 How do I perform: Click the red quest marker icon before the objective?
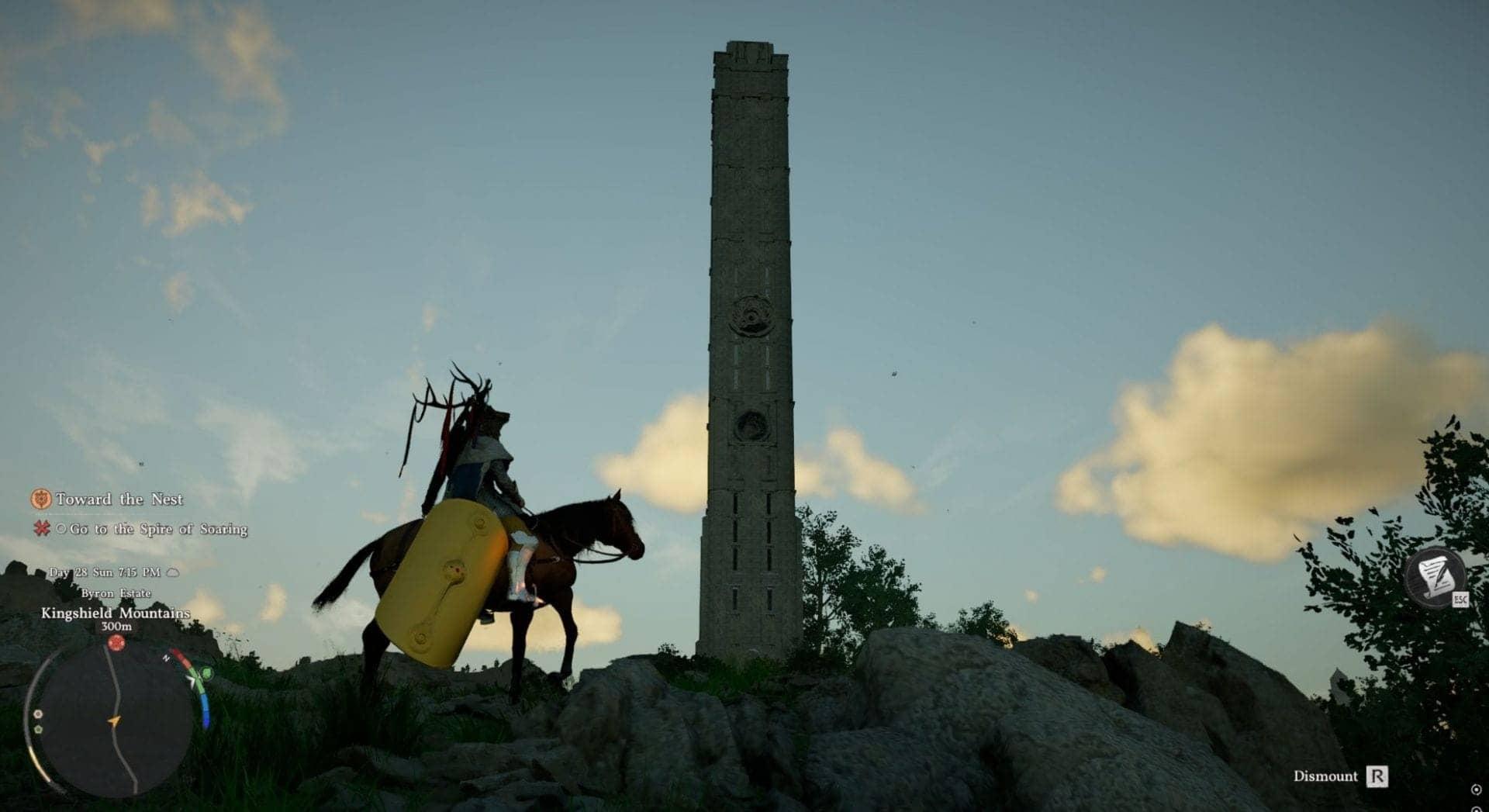(42, 529)
